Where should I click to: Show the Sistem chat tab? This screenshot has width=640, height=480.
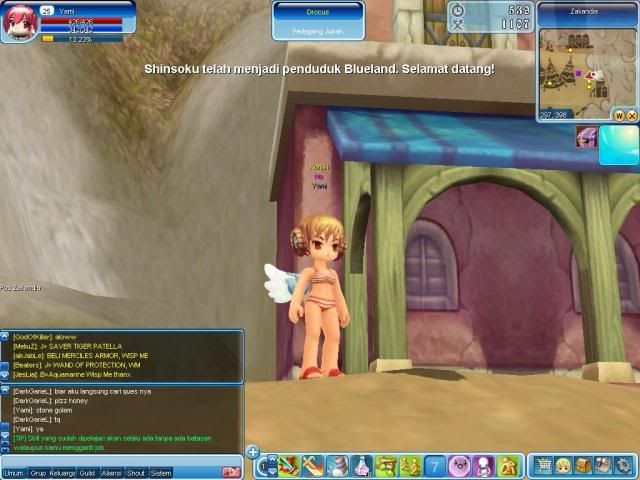(x=160, y=473)
